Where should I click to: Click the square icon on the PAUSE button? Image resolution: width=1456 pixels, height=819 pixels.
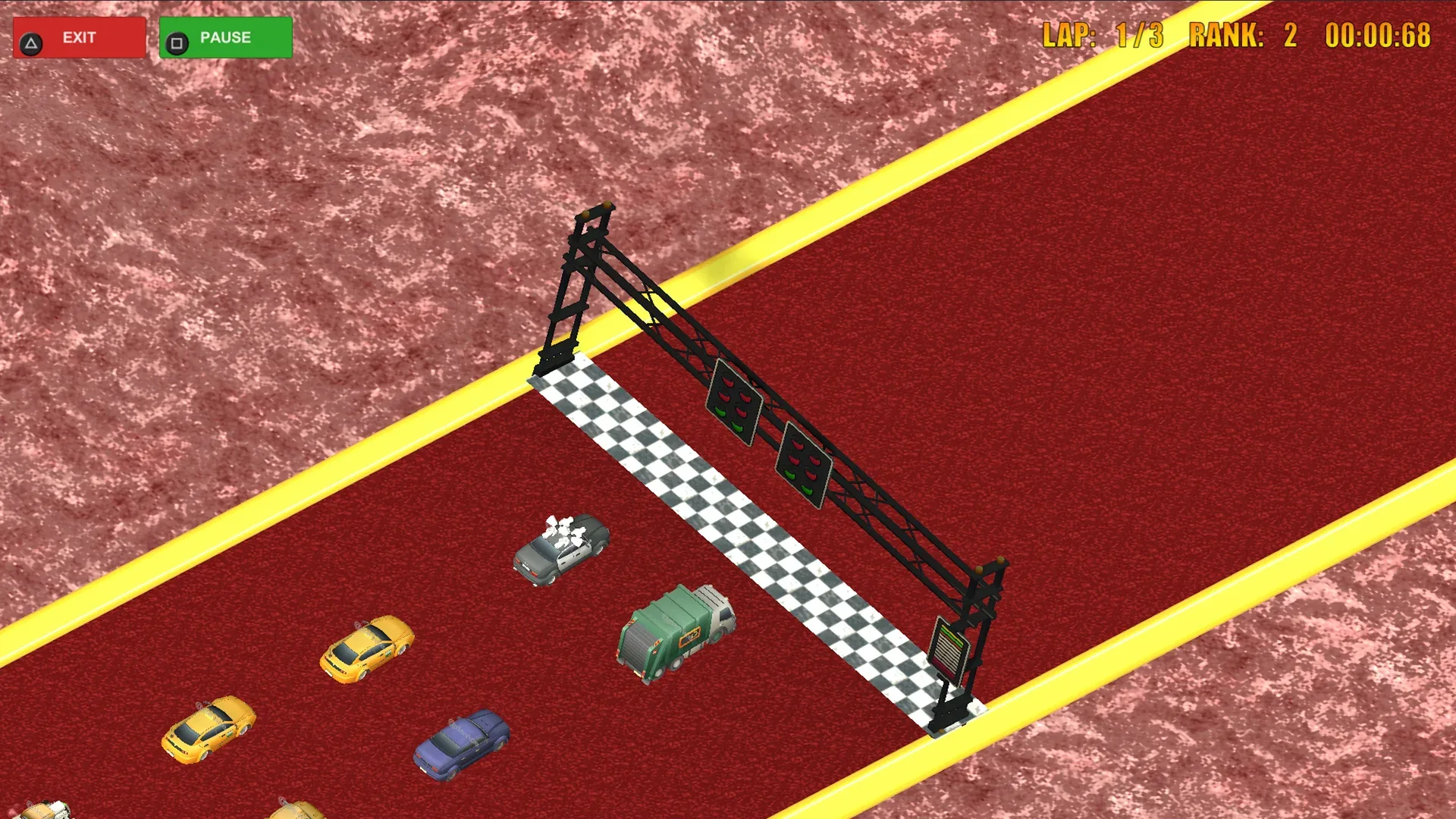(x=177, y=37)
